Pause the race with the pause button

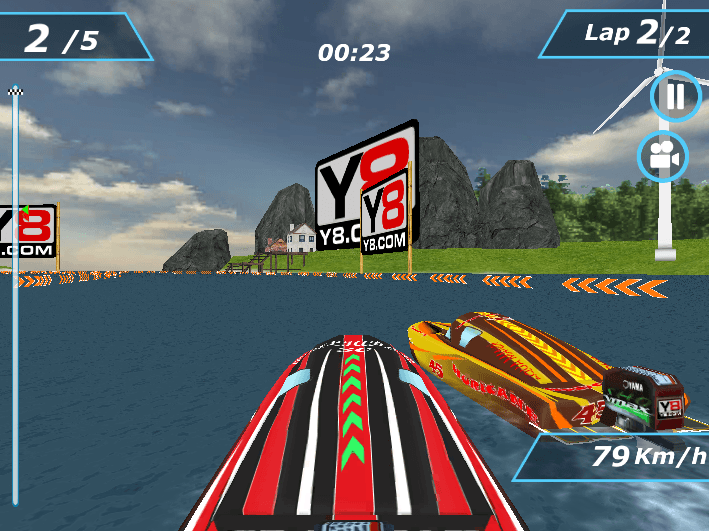[x=676, y=97]
